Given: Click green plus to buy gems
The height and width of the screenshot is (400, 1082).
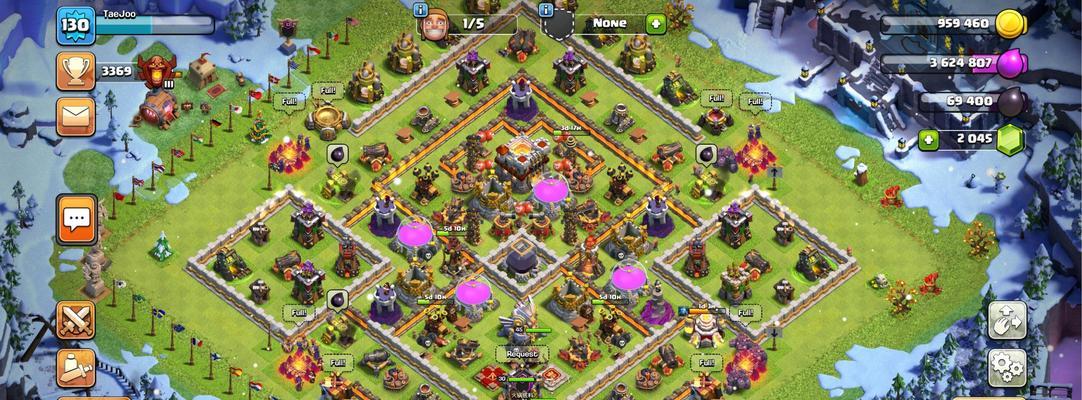Looking at the screenshot, I should tap(927, 139).
